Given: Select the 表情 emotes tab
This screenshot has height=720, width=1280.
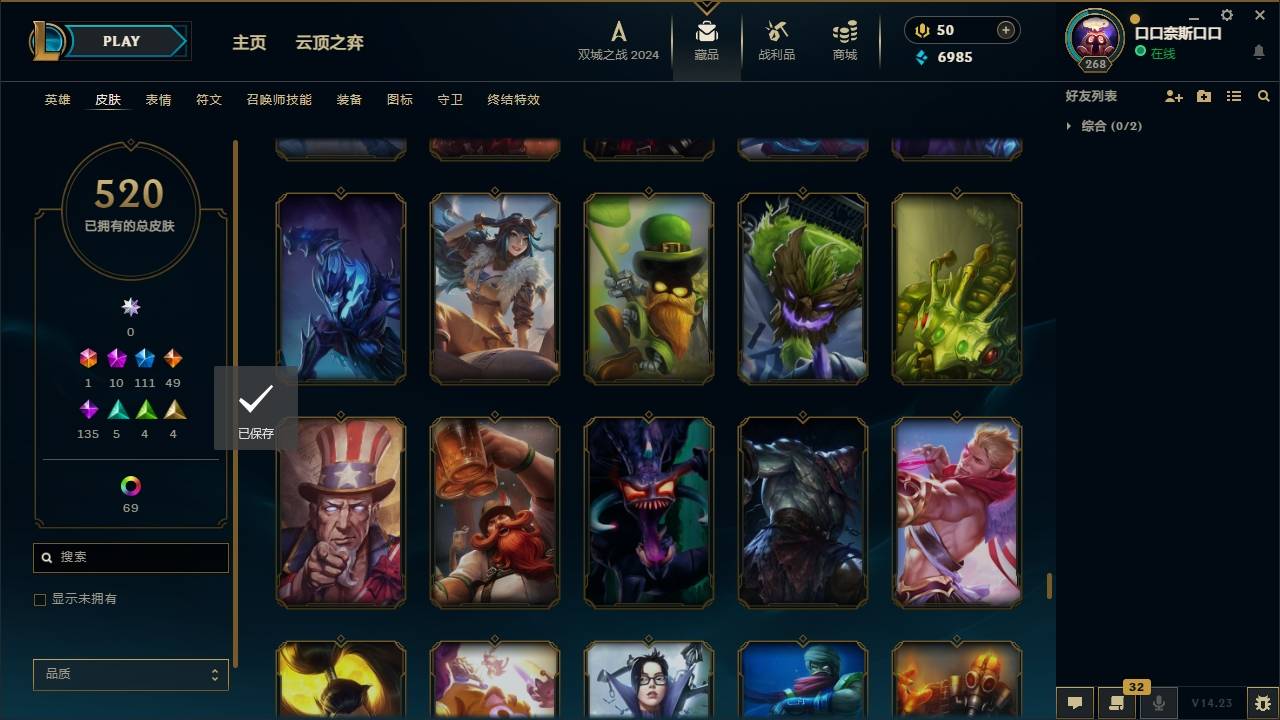Looking at the screenshot, I should (x=158, y=100).
